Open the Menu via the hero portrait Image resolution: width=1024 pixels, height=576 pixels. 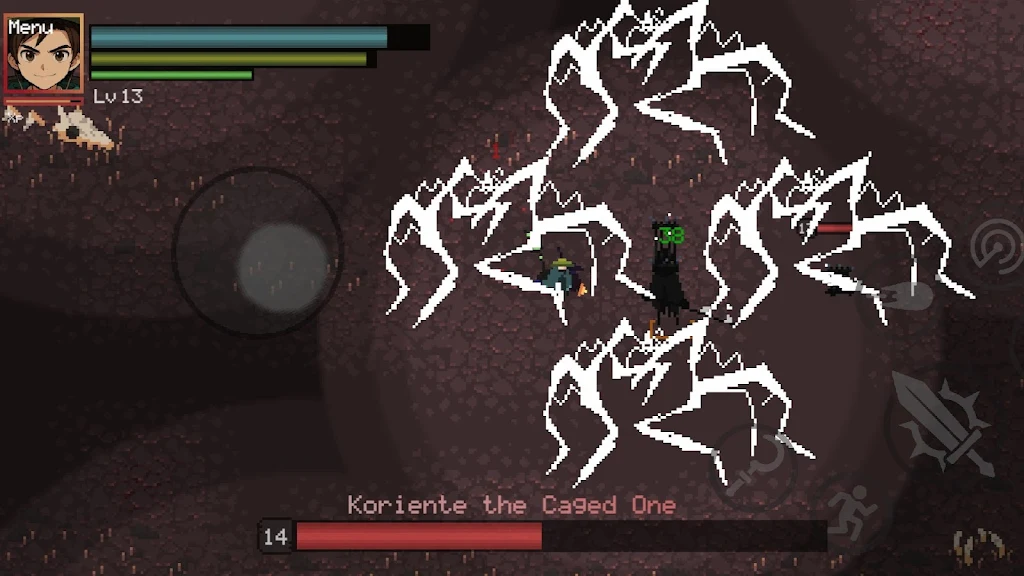point(44,54)
